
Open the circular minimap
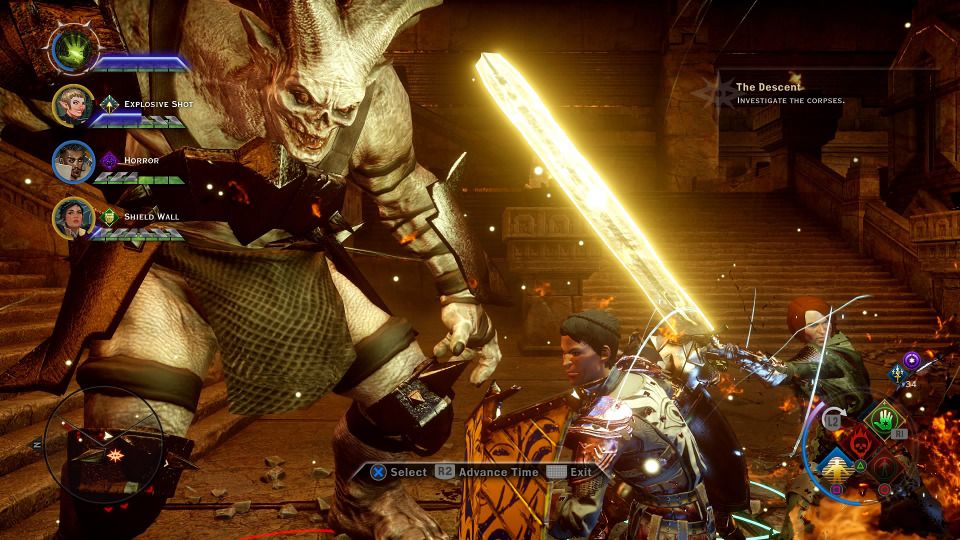click(103, 442)
